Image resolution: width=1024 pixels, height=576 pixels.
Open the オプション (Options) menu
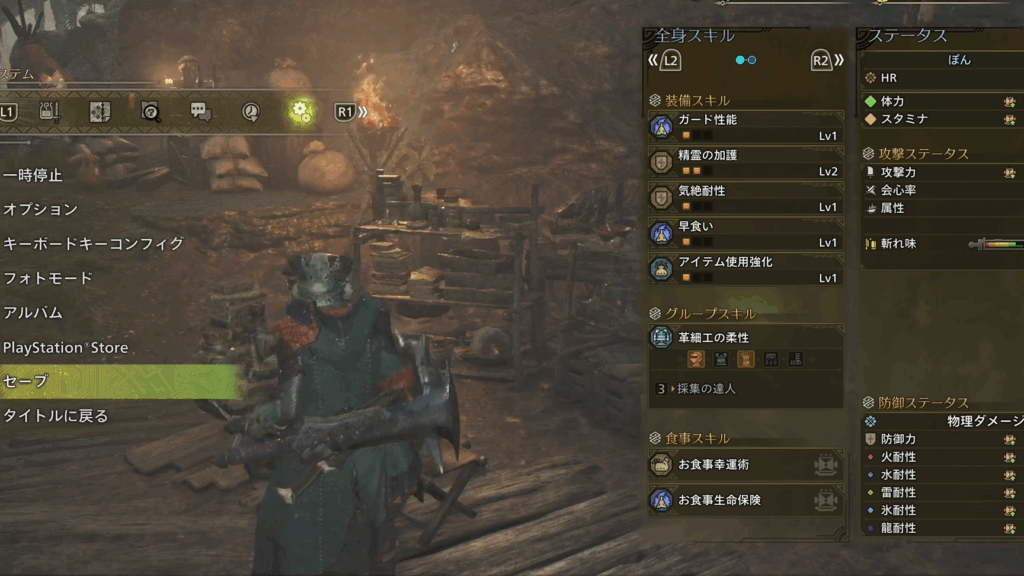pyautogui.click(x=41, y=210)
